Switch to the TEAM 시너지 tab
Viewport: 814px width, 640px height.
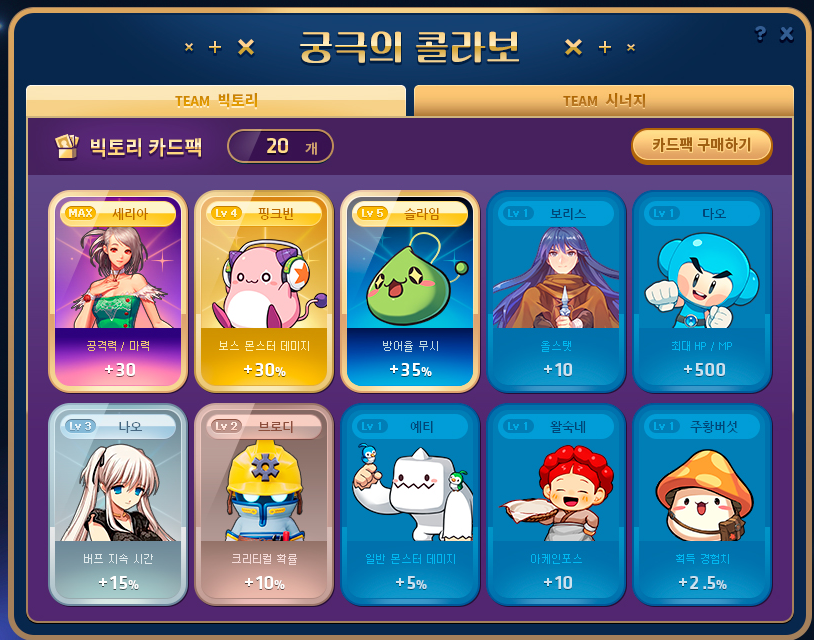pyautogui.click(x=604, y=101)
